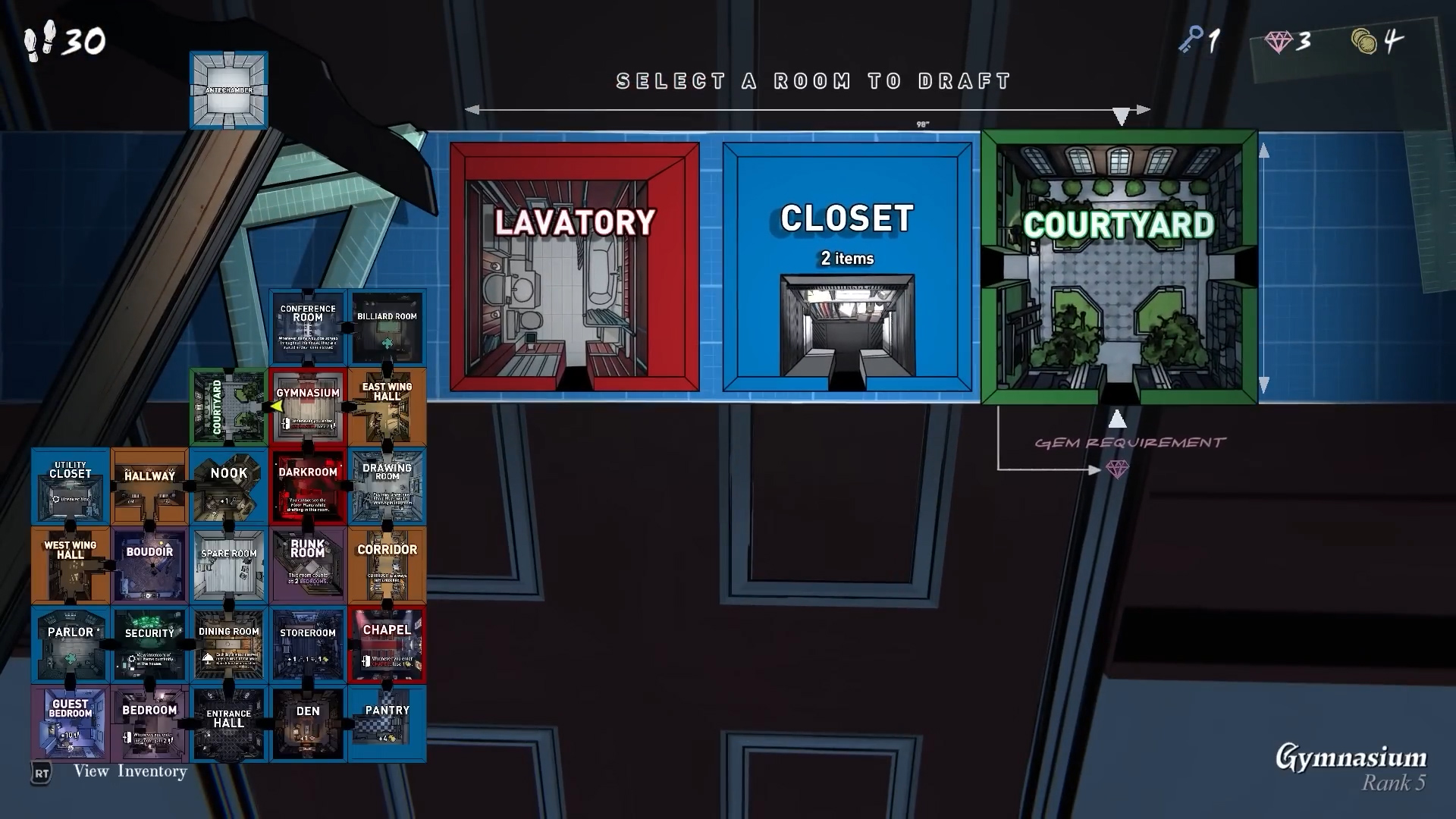
Task: Select the Parlor room tile
Action: [x=71, y=645]
